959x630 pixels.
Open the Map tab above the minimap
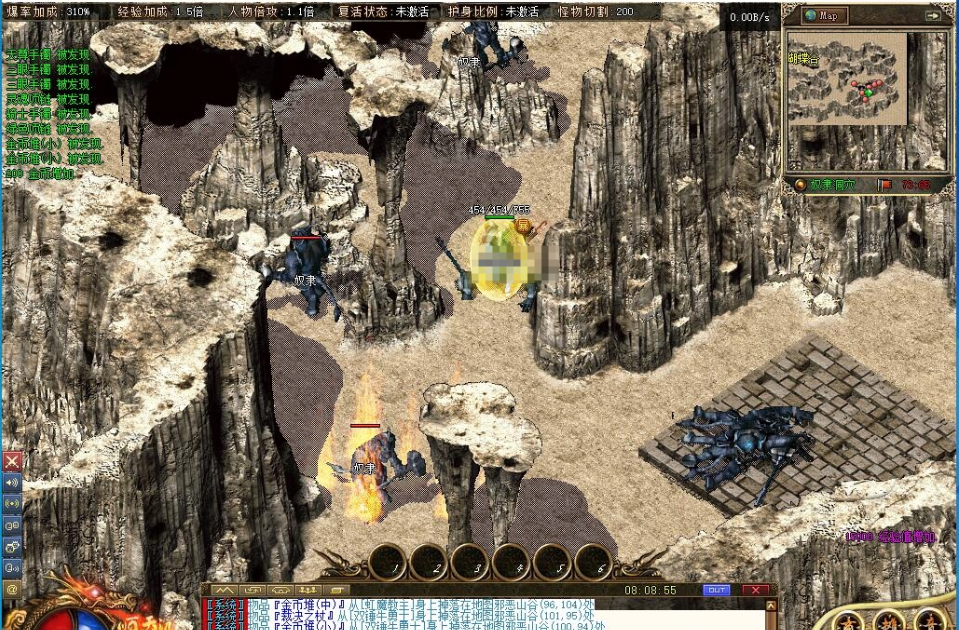point(826,15)
